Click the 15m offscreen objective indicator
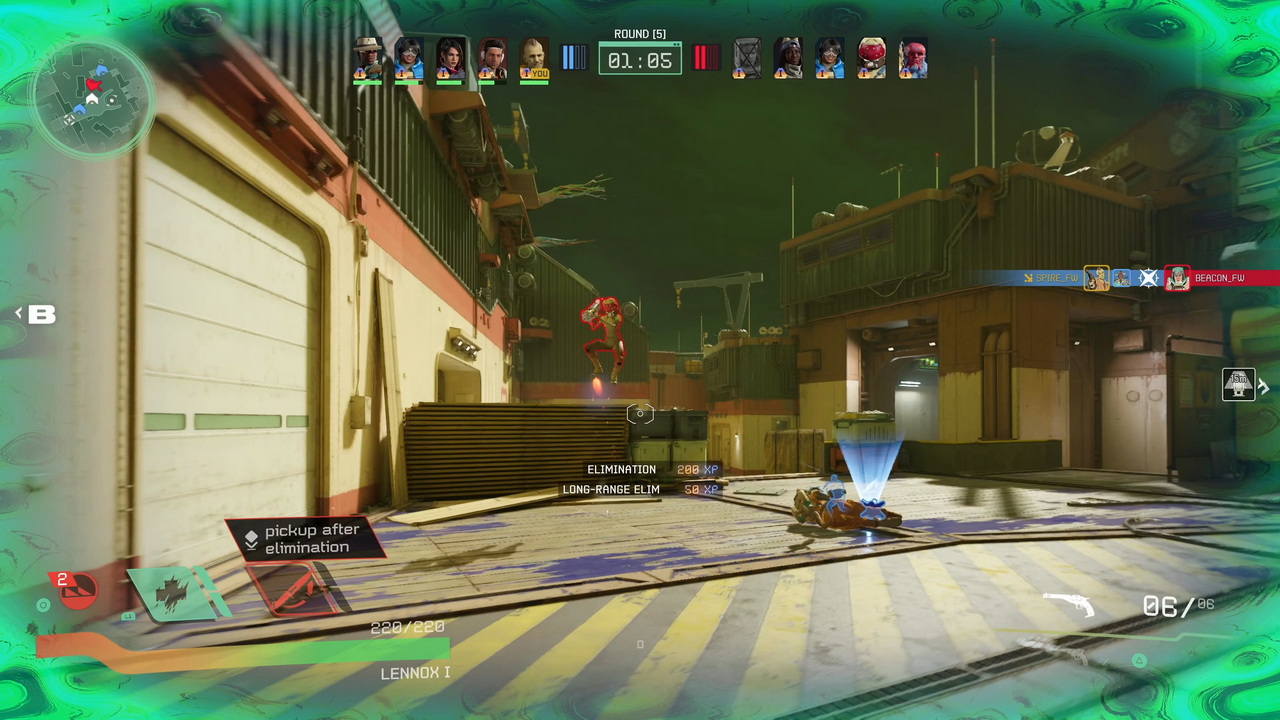This screenshot has height=720, width=1280. pyautogui.click(x=1238, y=385)
